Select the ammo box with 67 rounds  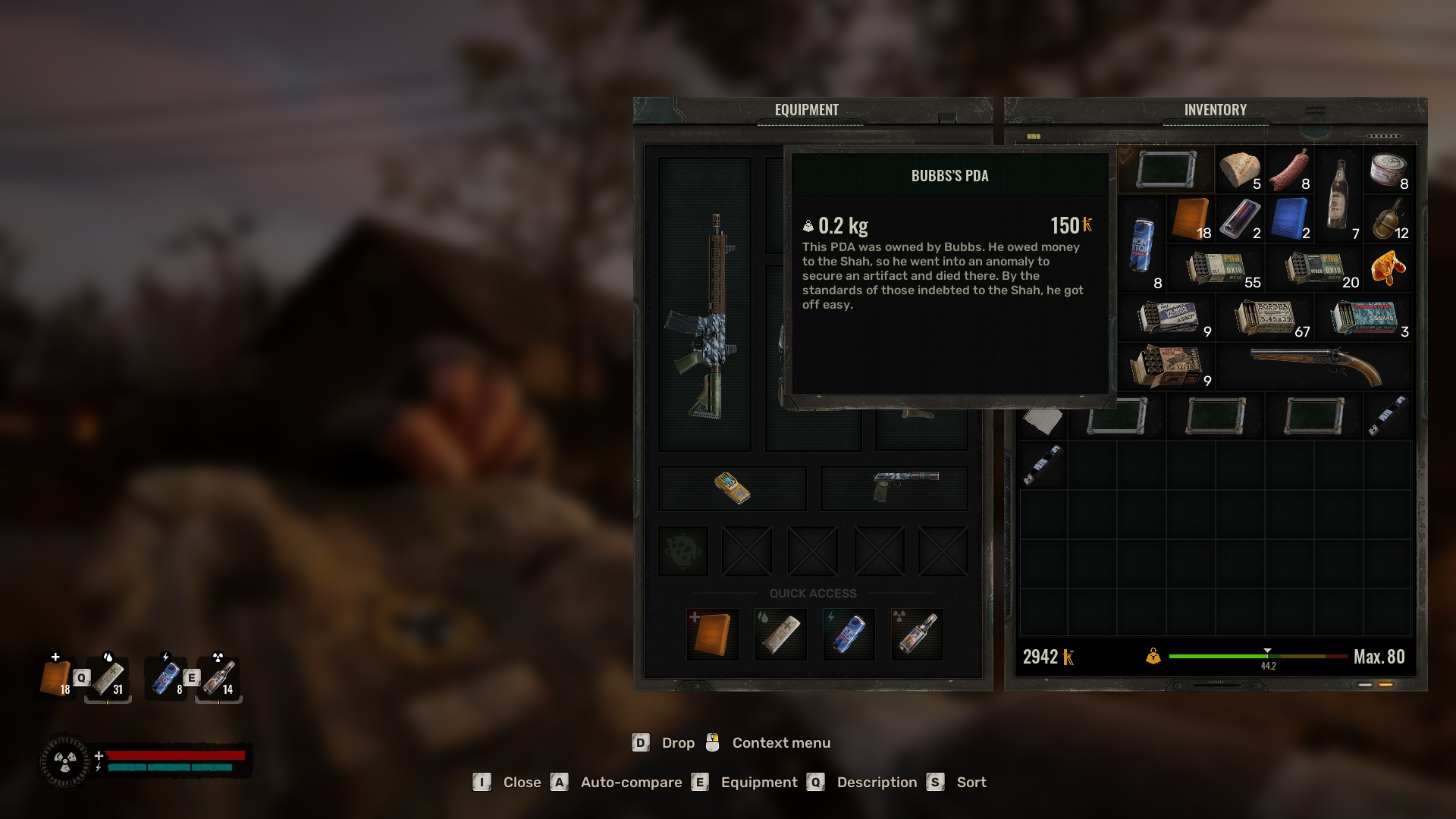coord(1265,317)
